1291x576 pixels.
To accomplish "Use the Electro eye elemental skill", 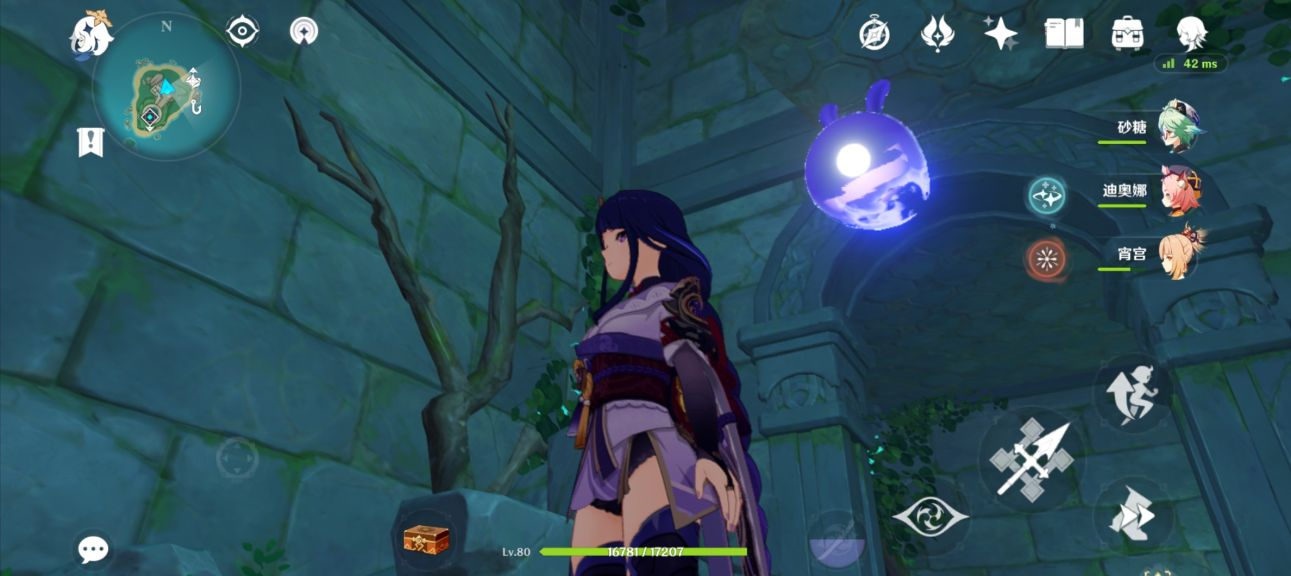I will point(930,516).
